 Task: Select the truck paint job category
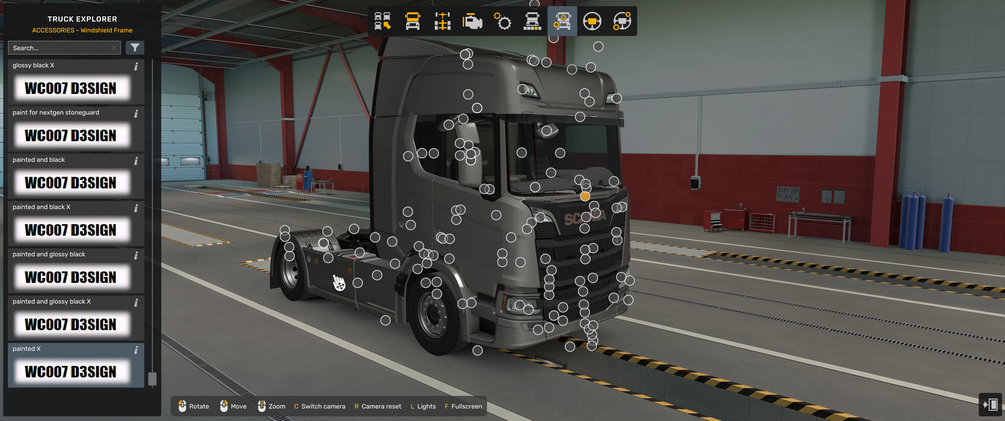tap(532, 21)
